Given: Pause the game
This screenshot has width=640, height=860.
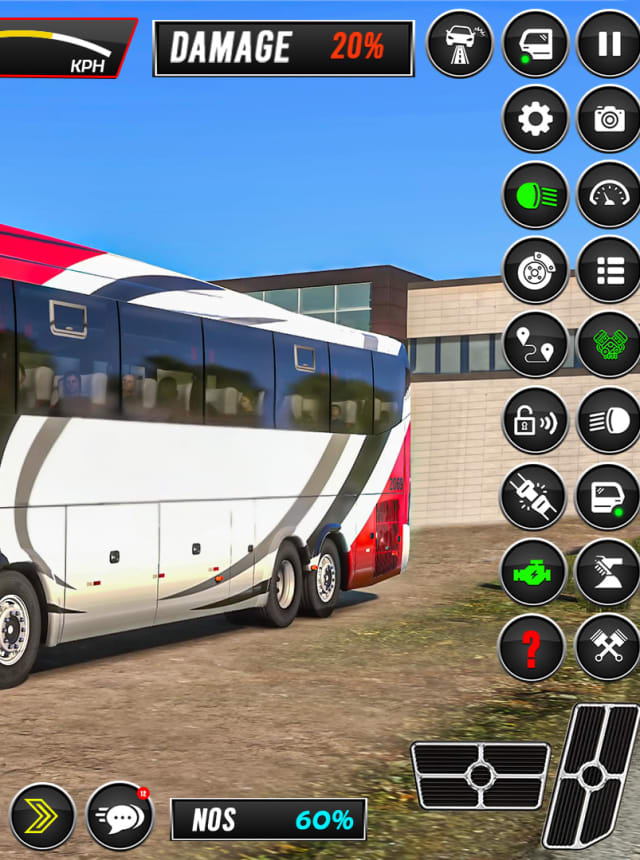Looking at the screenshot, I should click(x=608, y=44).
